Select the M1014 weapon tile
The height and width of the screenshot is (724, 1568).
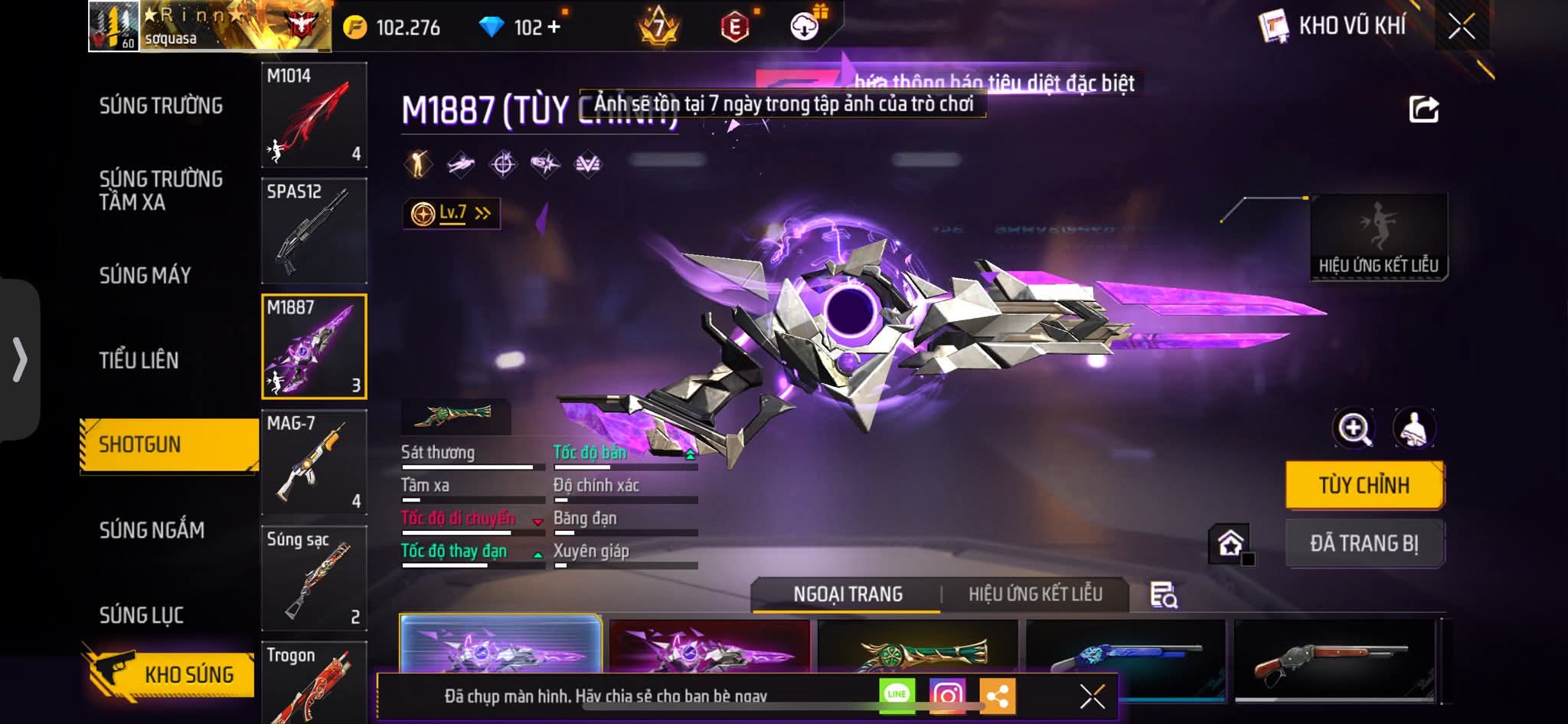click(x=314, y=115)
